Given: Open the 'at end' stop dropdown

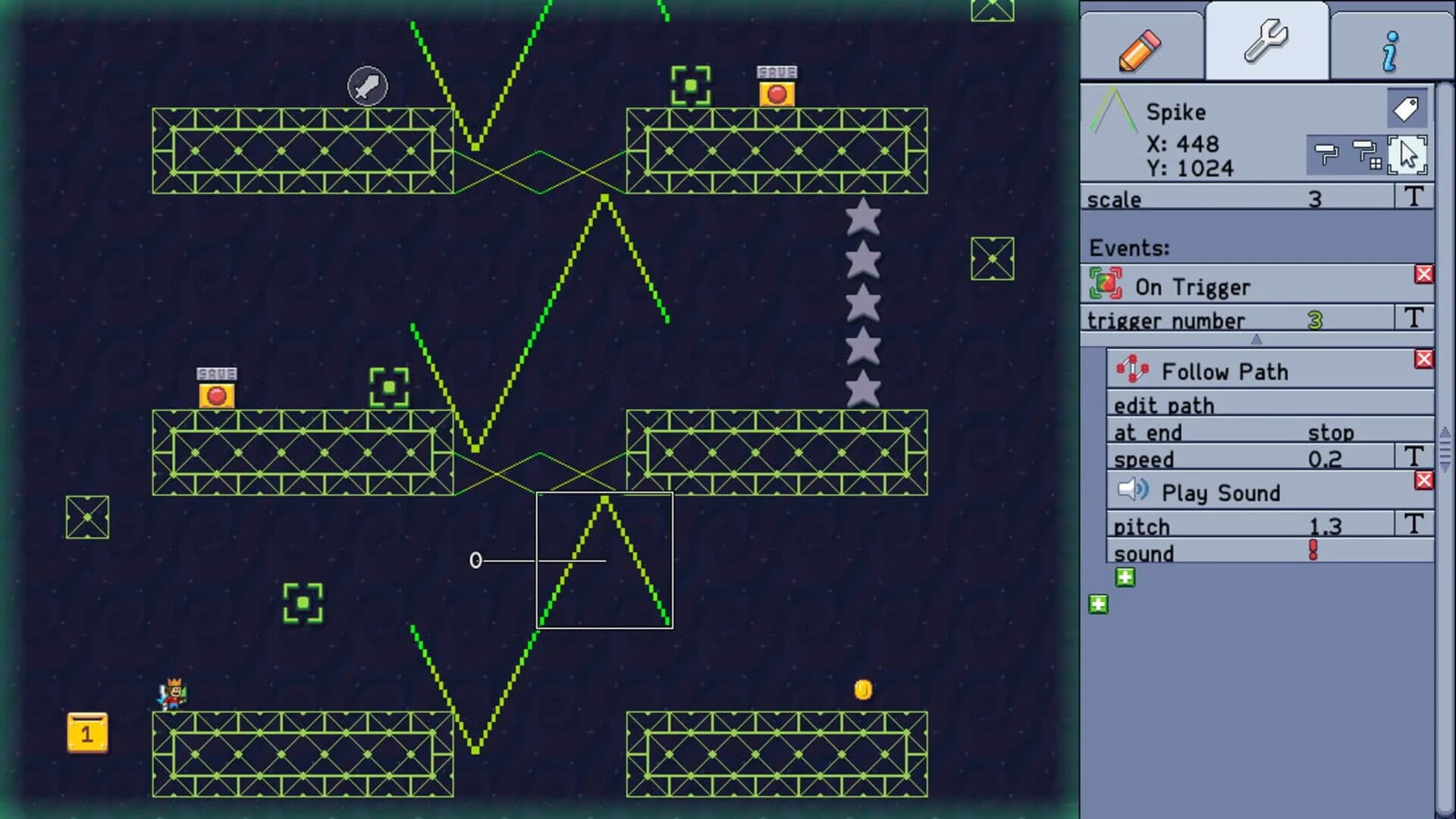Looking at the screenshot, I should [1332, 432].
